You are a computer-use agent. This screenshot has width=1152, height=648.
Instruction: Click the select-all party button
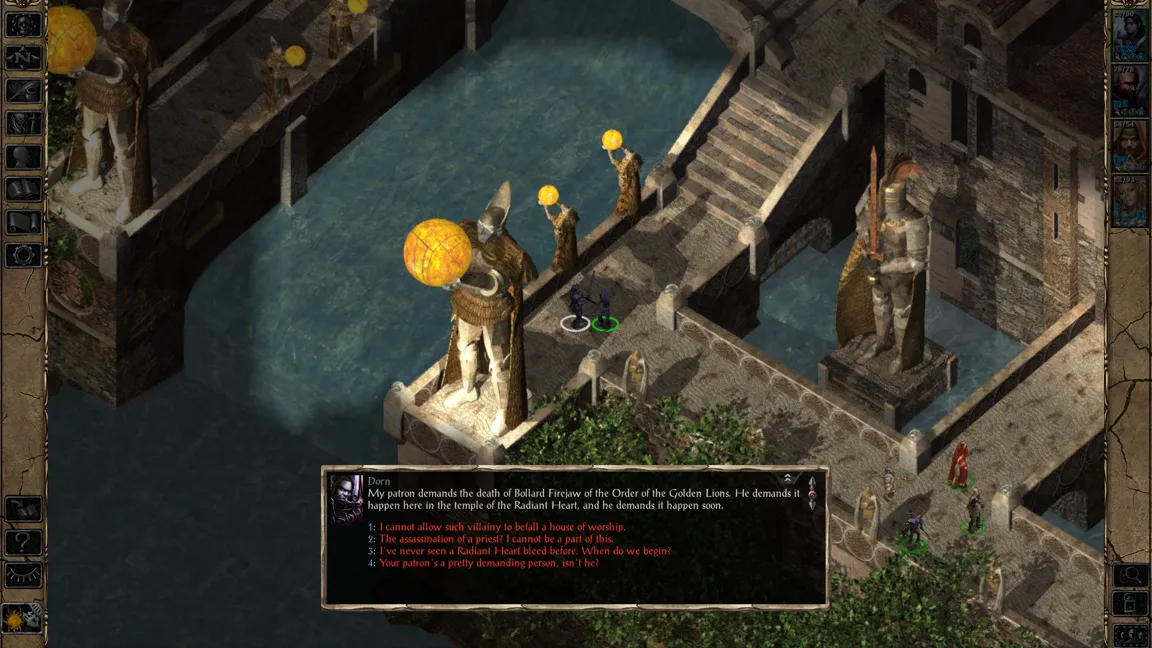click(1130, 633)
